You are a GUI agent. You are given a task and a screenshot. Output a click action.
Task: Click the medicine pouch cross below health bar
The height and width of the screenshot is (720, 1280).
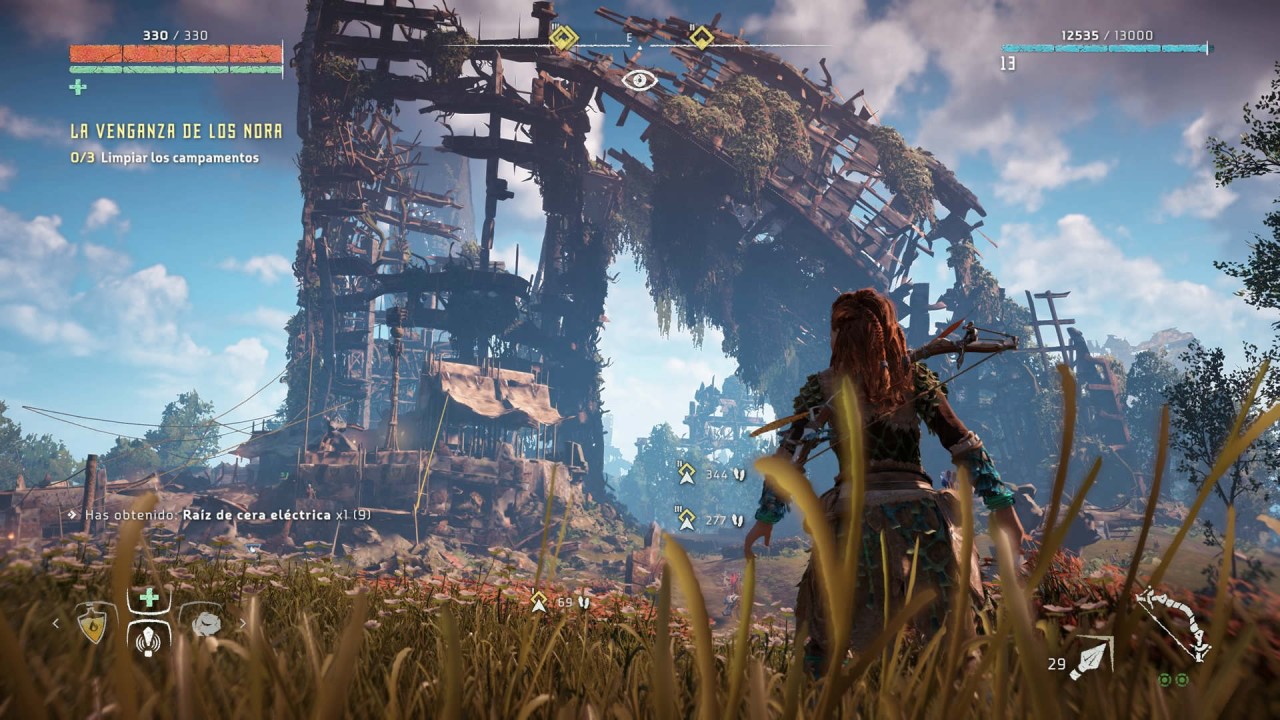point(78,87)
